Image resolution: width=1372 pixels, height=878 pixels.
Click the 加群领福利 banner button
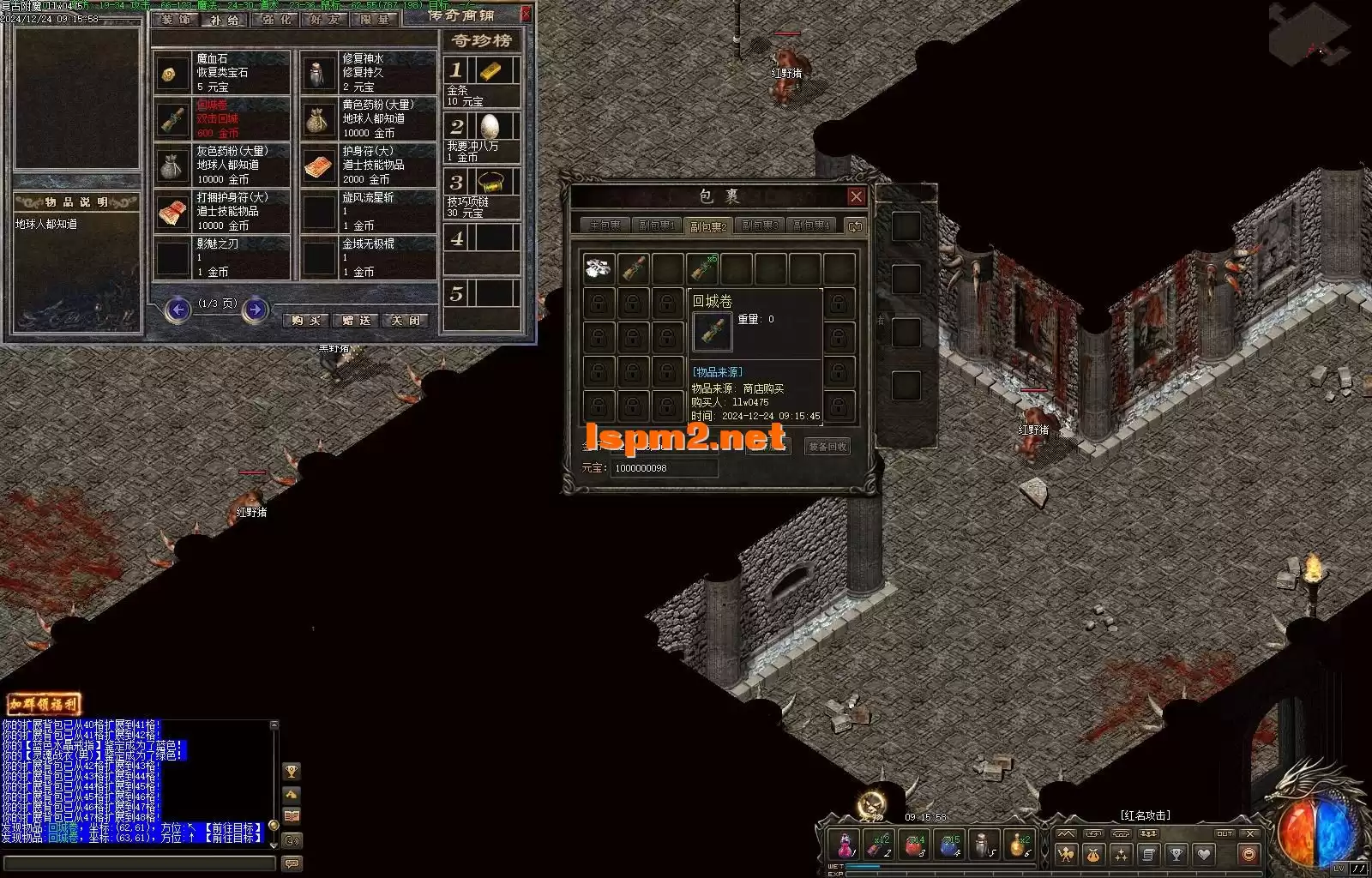tap(44, 704)
